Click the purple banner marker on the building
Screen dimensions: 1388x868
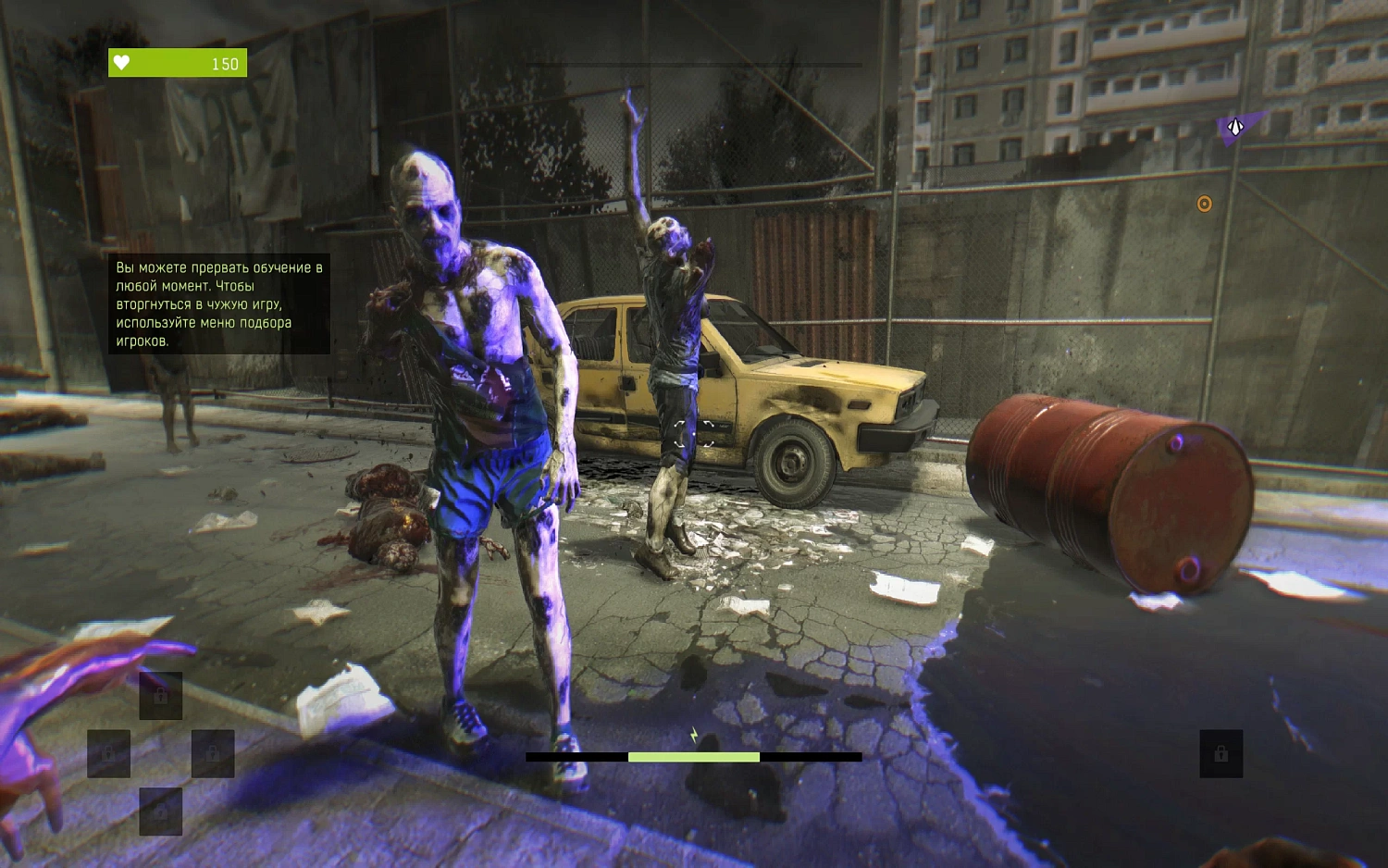[x=1237, y=126]
